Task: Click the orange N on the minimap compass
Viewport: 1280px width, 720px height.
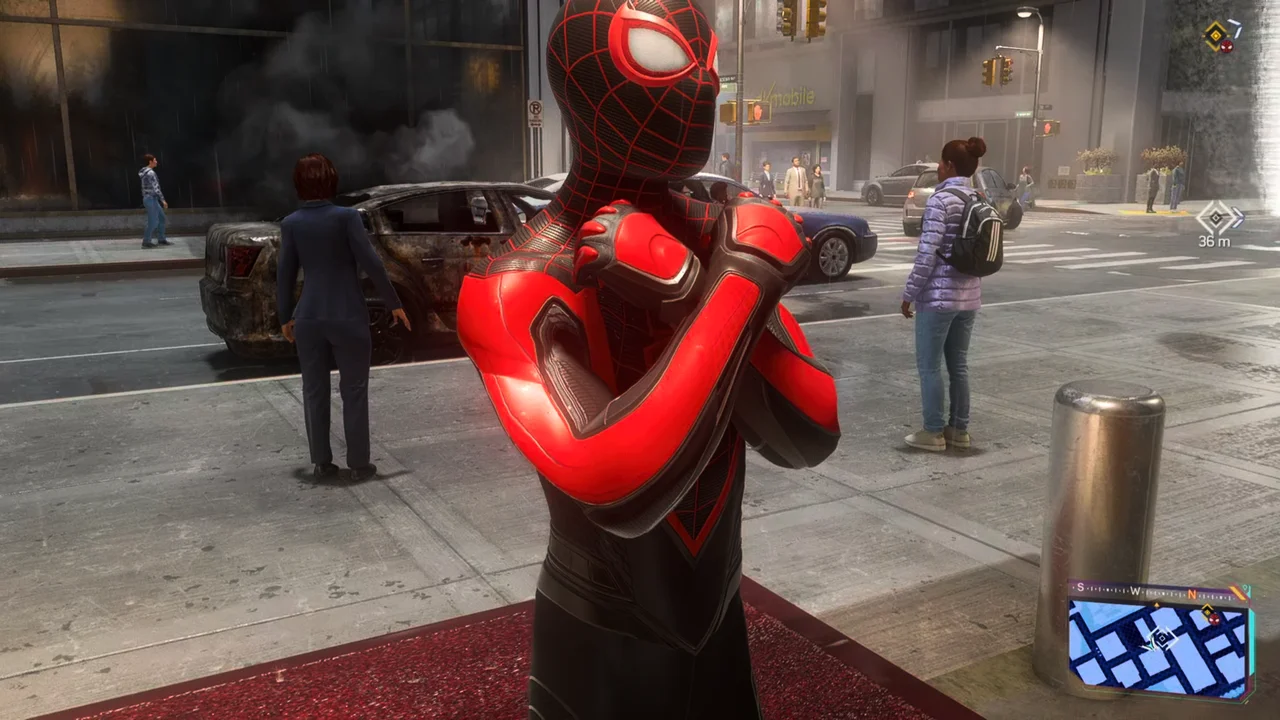Action: coord(1191,593)
